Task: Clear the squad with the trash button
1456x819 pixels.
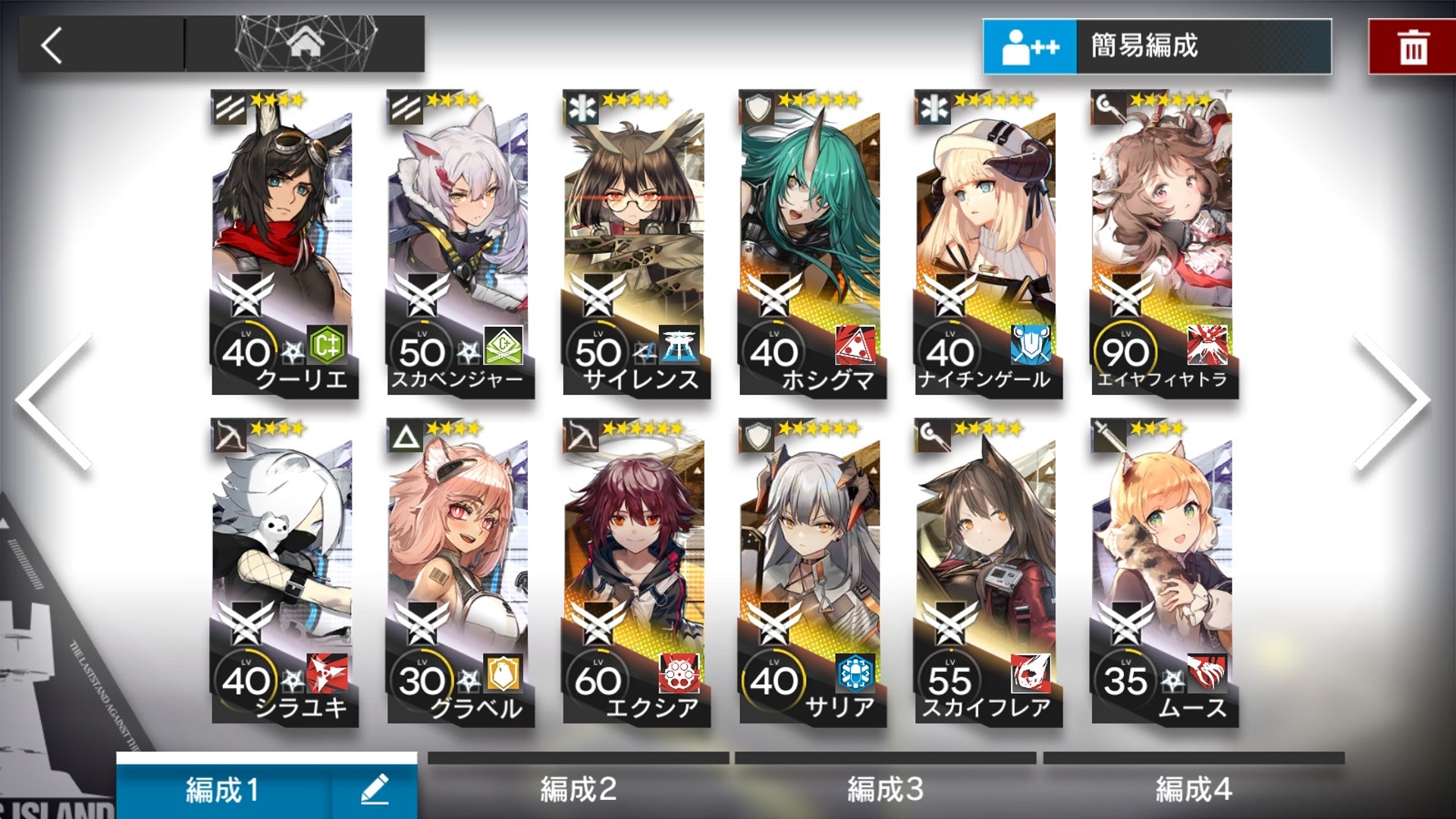Action: pyautogui.click(x=1412, y=47)
